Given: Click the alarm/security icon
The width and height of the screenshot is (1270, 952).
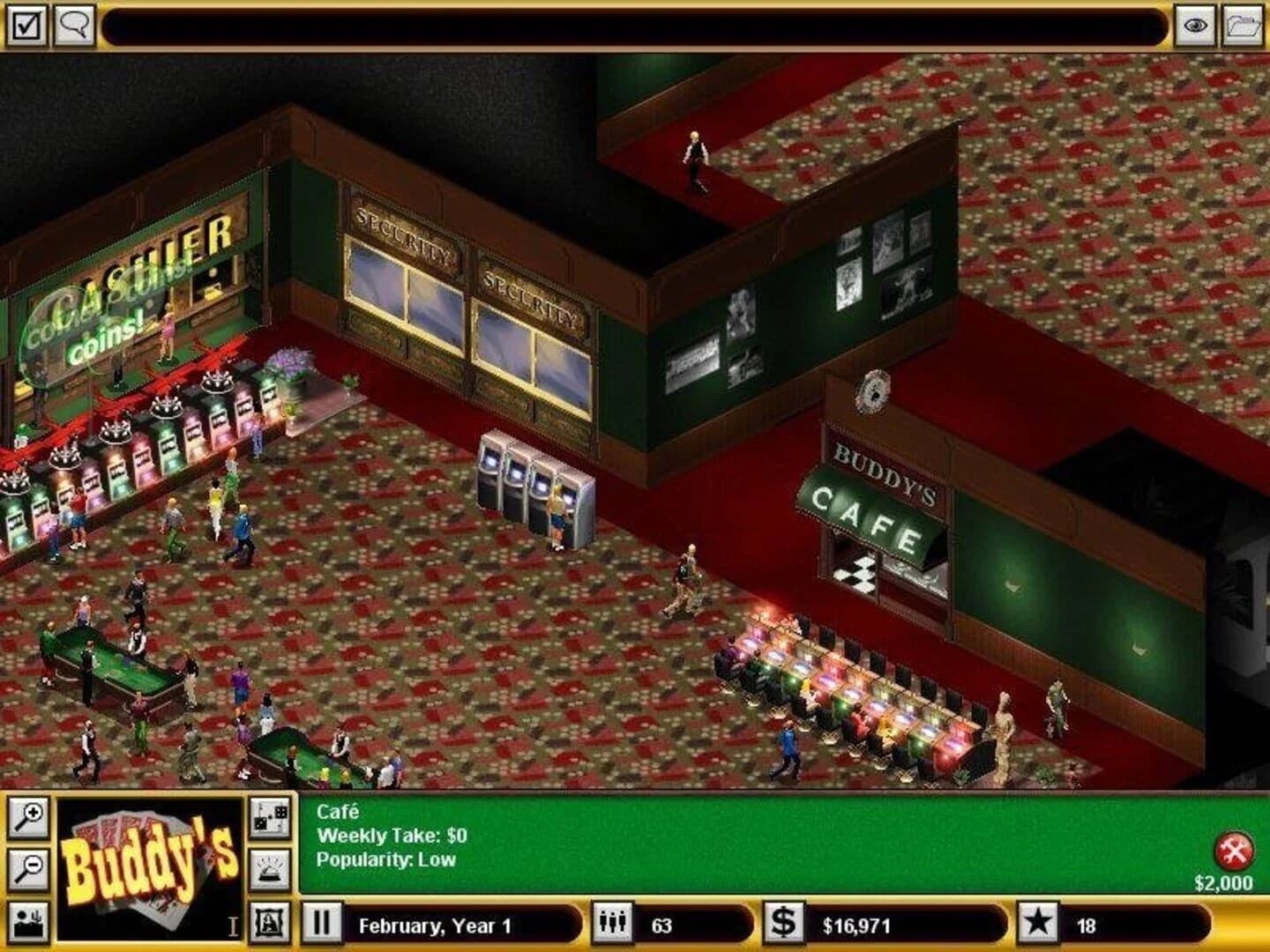Looking at the screenshot, I should tap(270, 868).
